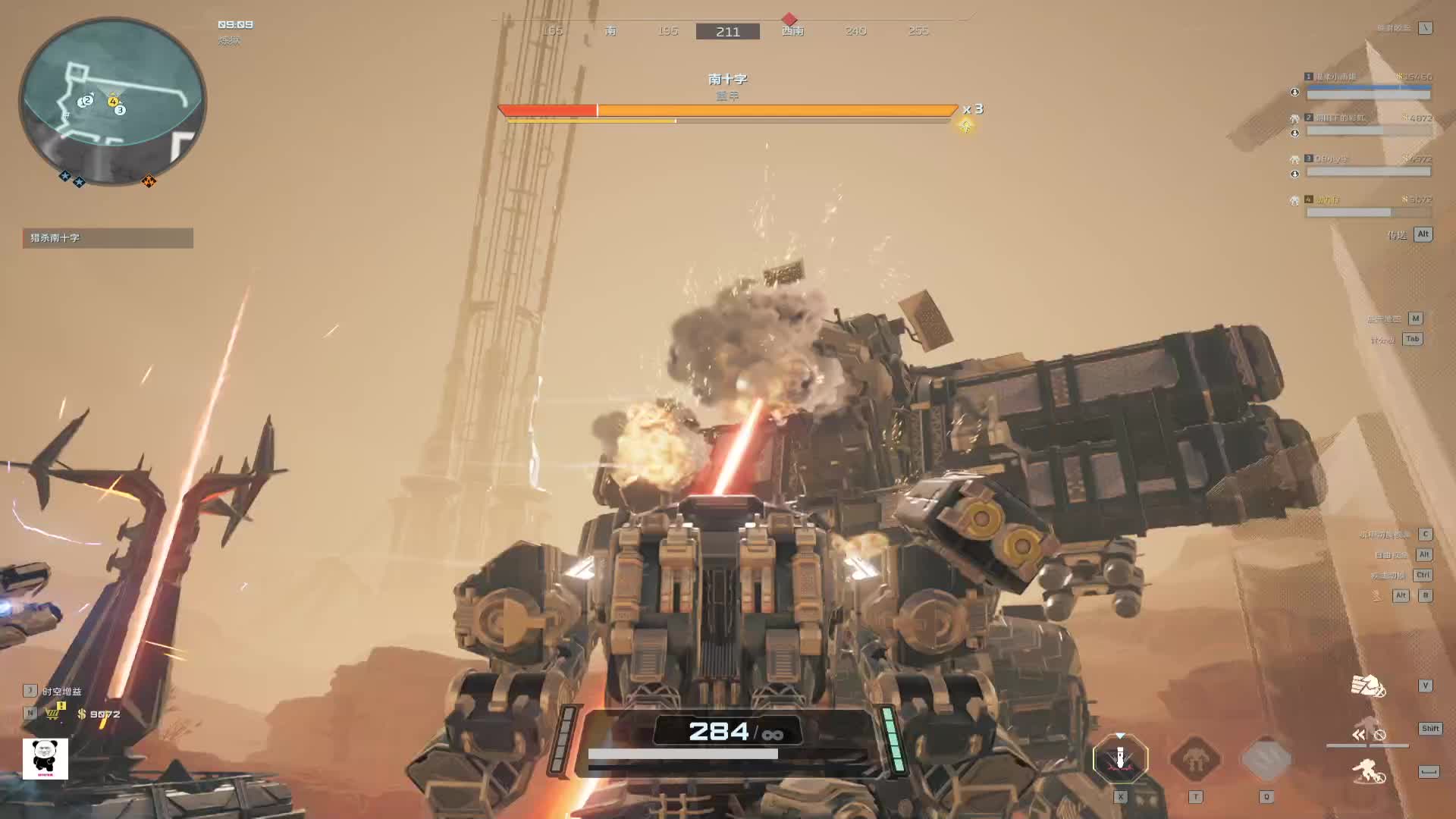Click the red diamond compass marker
The width and height of the screenshot is (1456, 819).
[789, 19]
